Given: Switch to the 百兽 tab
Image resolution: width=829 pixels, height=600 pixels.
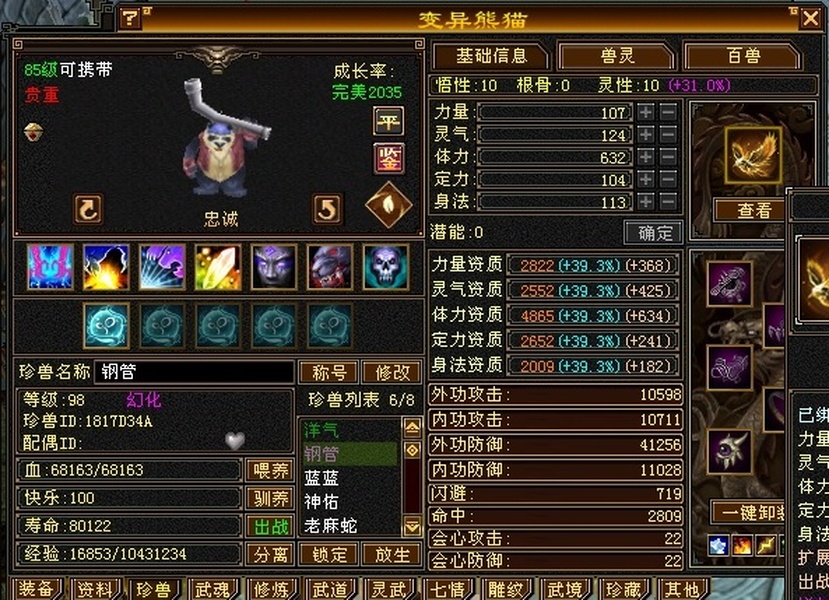Looking at the screenshot, I should [743, 56].
